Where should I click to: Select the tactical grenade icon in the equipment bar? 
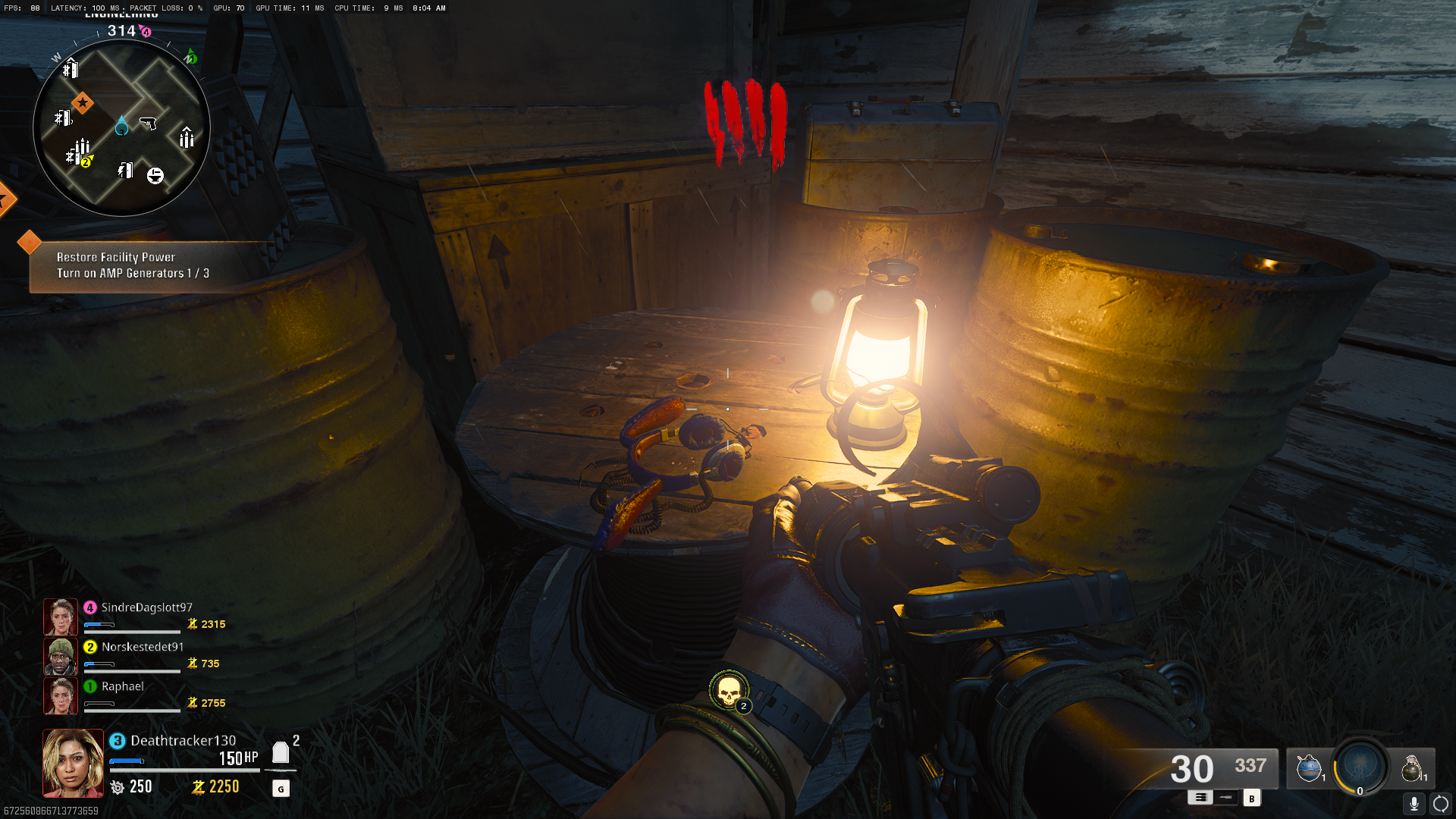[x=1310, y=767]
